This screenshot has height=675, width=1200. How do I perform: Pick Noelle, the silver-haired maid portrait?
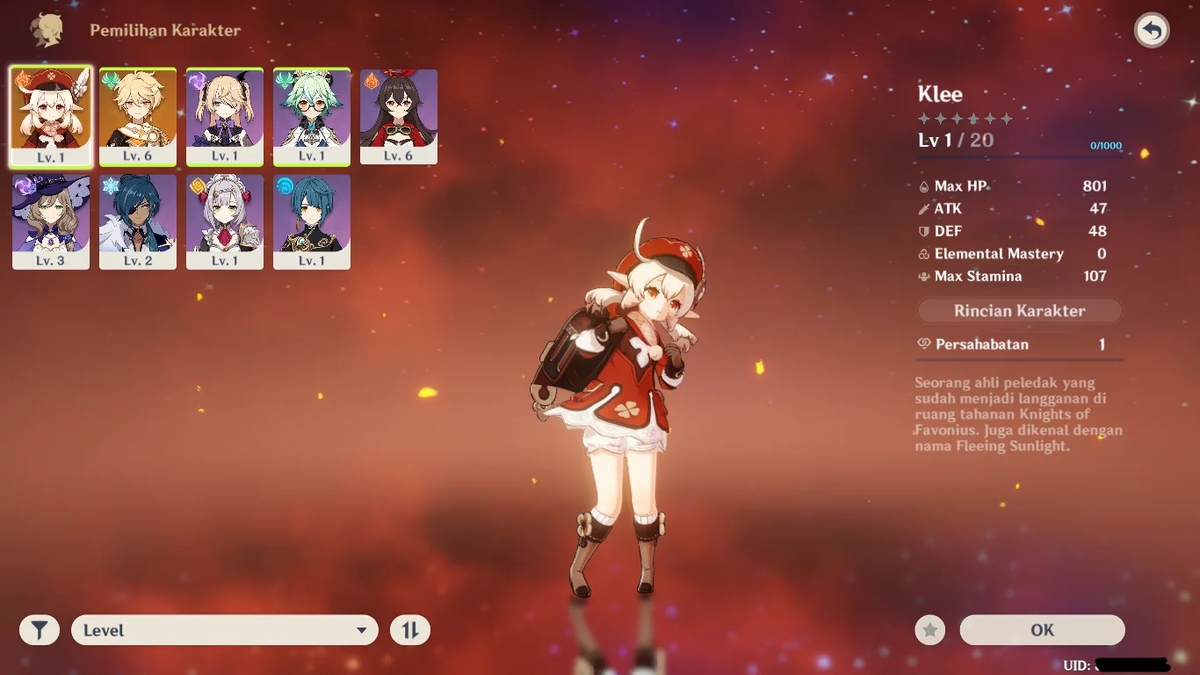coord(225,221)
